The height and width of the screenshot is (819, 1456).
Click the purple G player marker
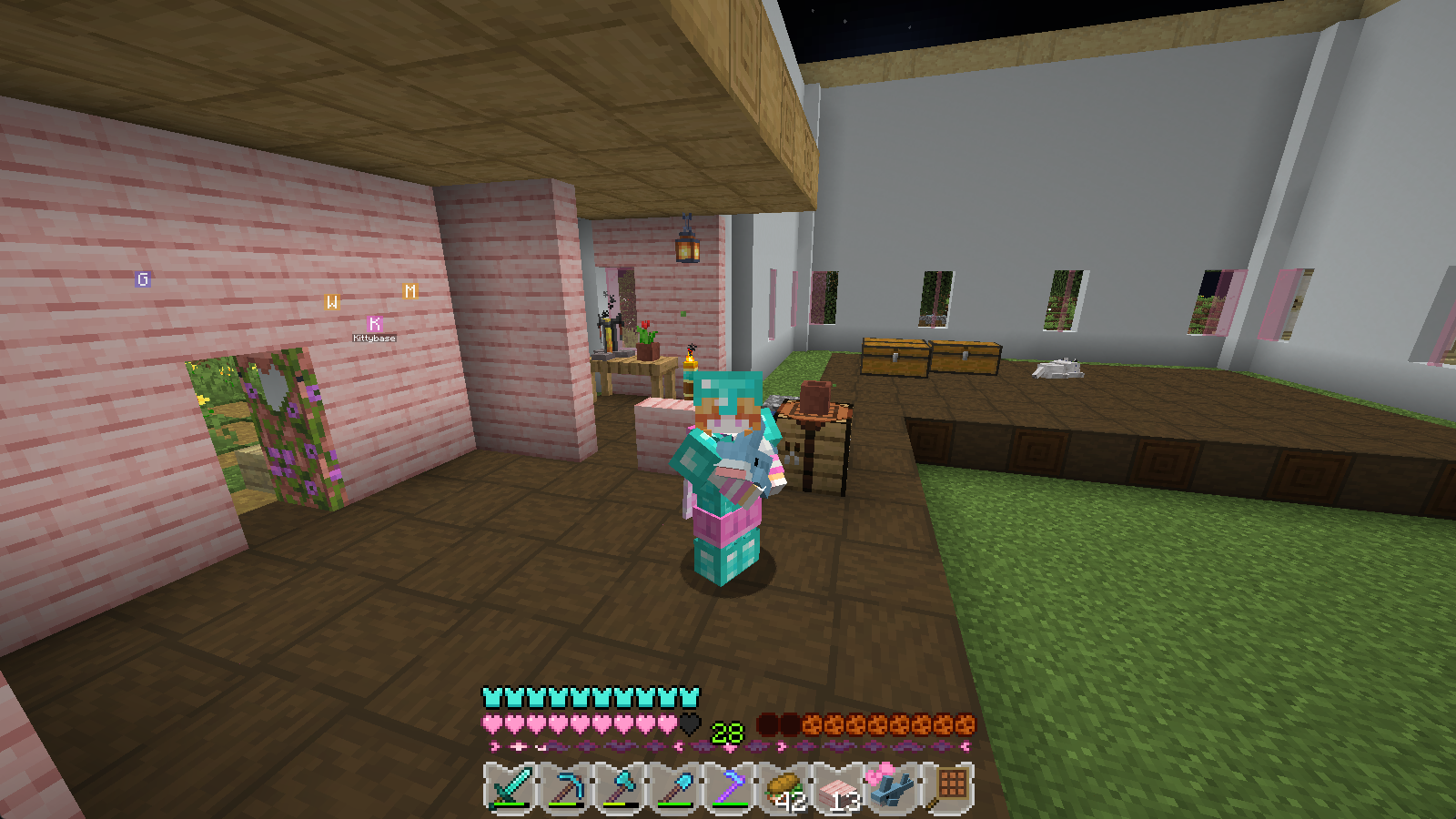coord(141,280)
